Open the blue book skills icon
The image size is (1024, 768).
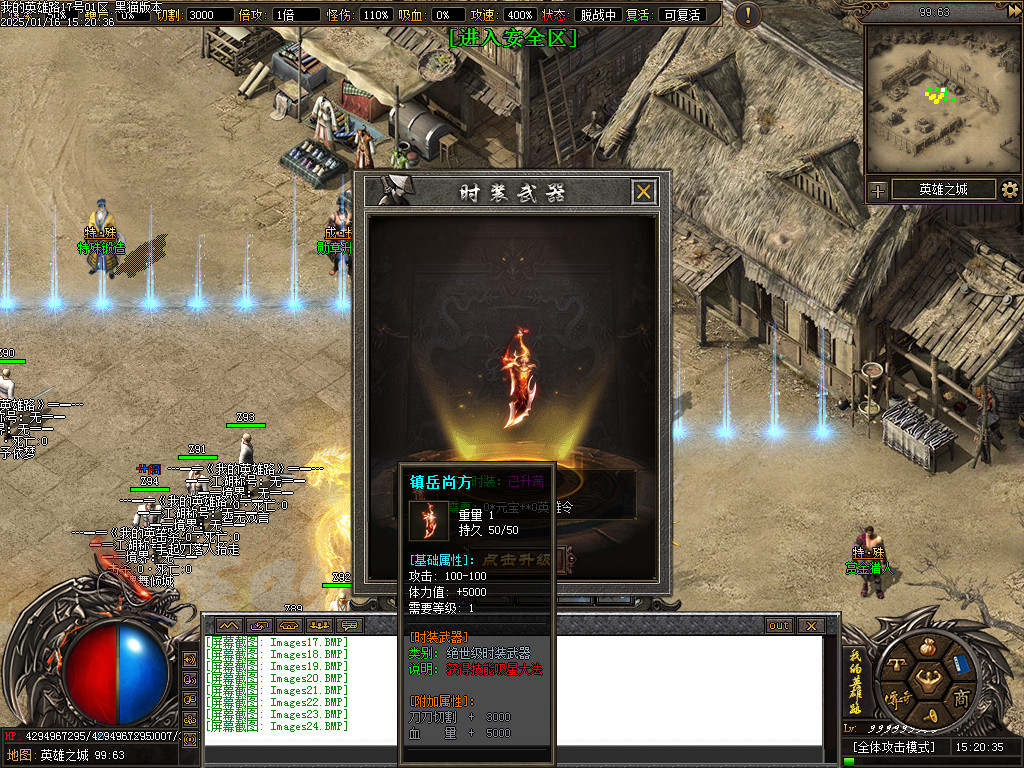coord(962,663)
